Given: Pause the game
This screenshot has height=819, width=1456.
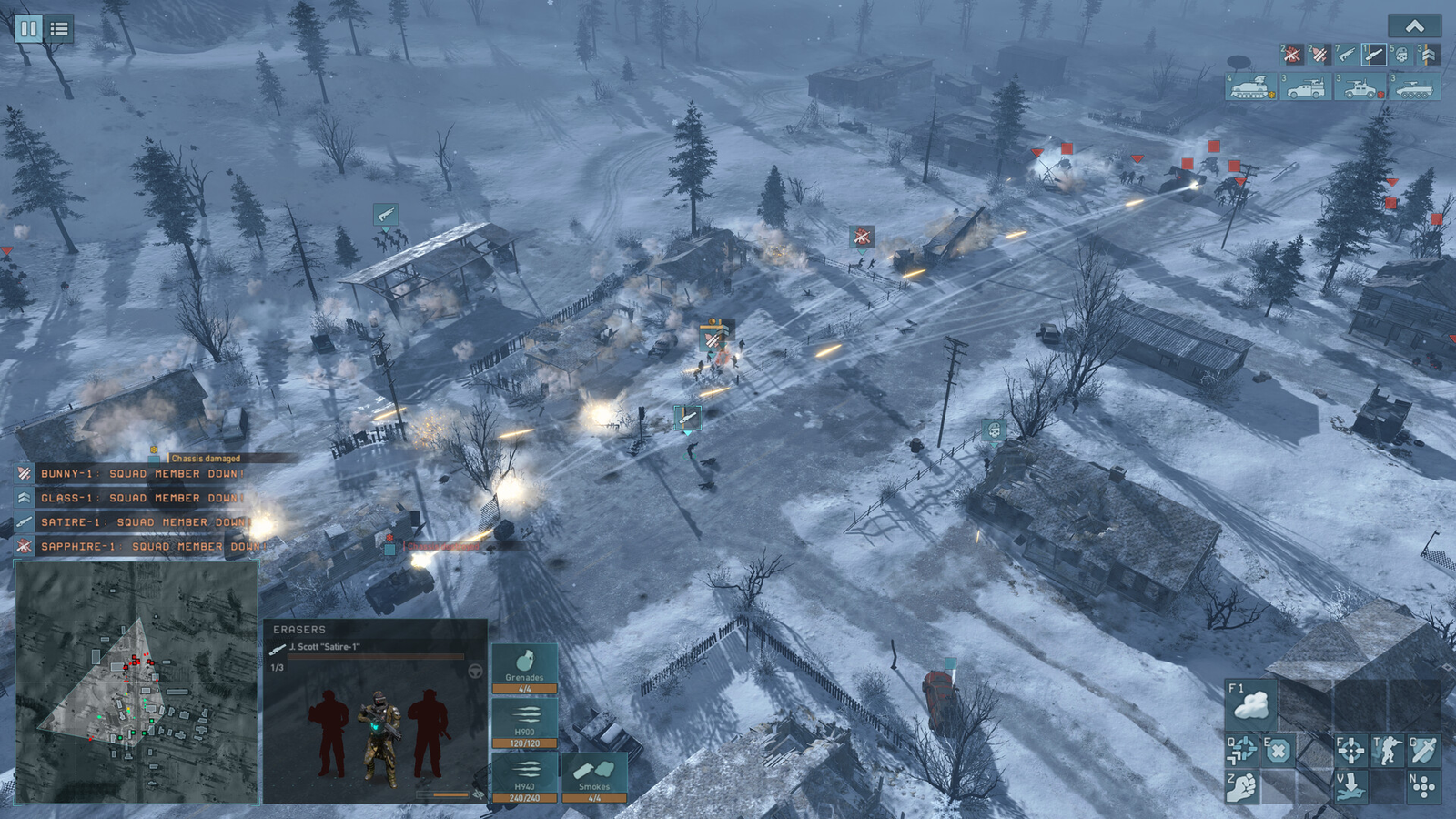Looking at the screenshot, I should (30, 28).
